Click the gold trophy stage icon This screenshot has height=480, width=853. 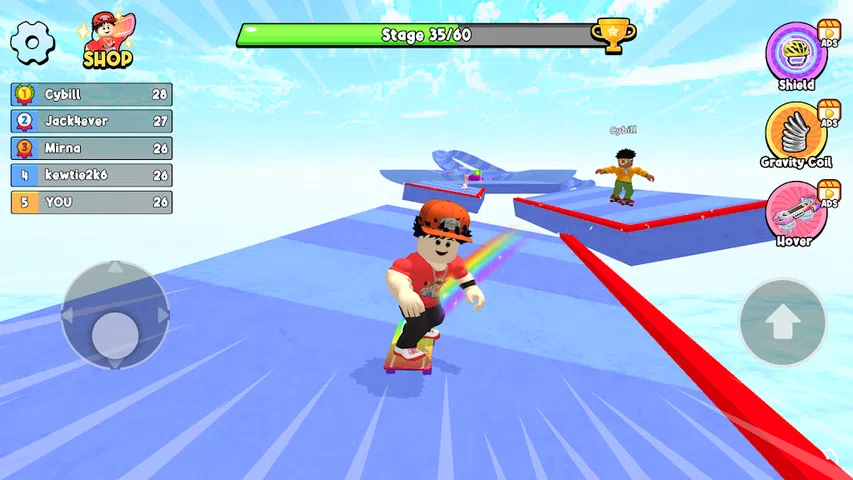pyautogui.click(x=612, y=35)
